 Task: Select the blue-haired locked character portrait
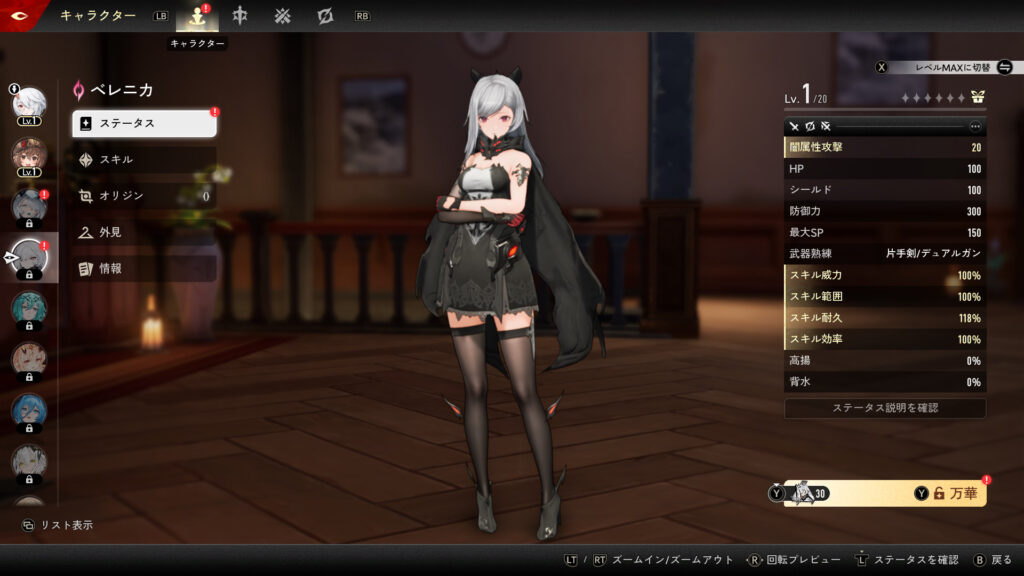click(29, 411)
